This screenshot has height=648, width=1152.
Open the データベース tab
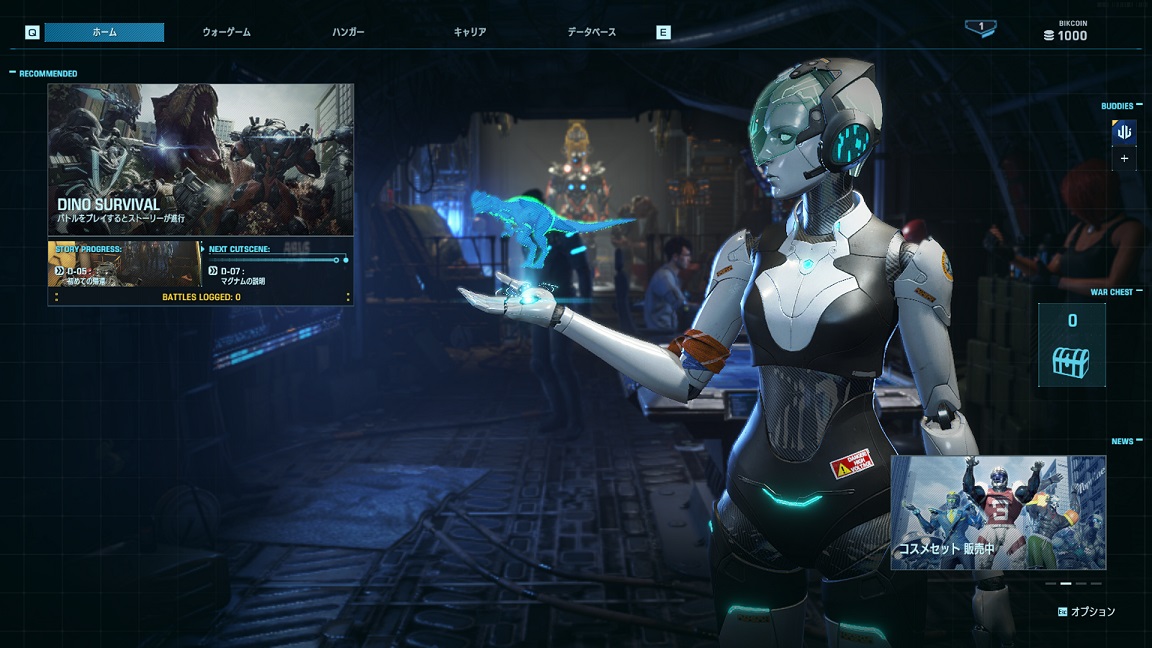pos(592,32)
